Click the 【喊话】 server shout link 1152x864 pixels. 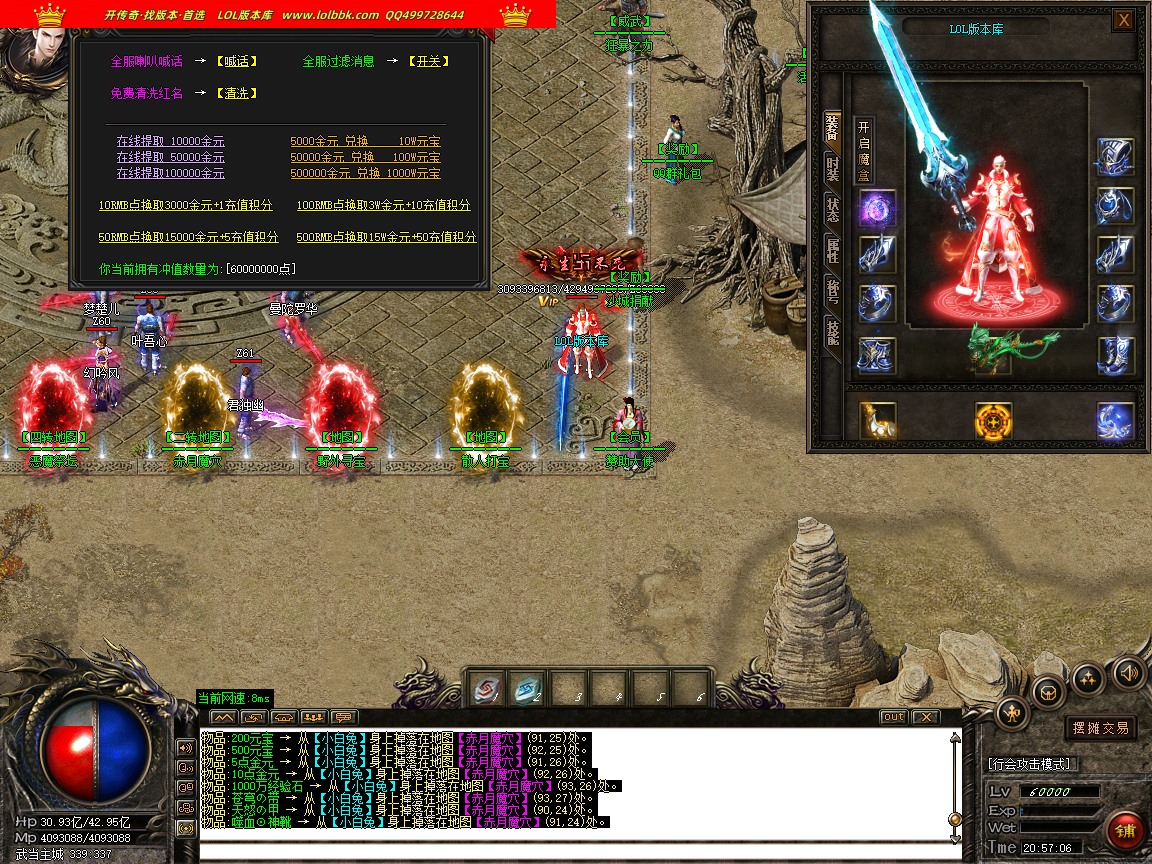tap(237, 61)
